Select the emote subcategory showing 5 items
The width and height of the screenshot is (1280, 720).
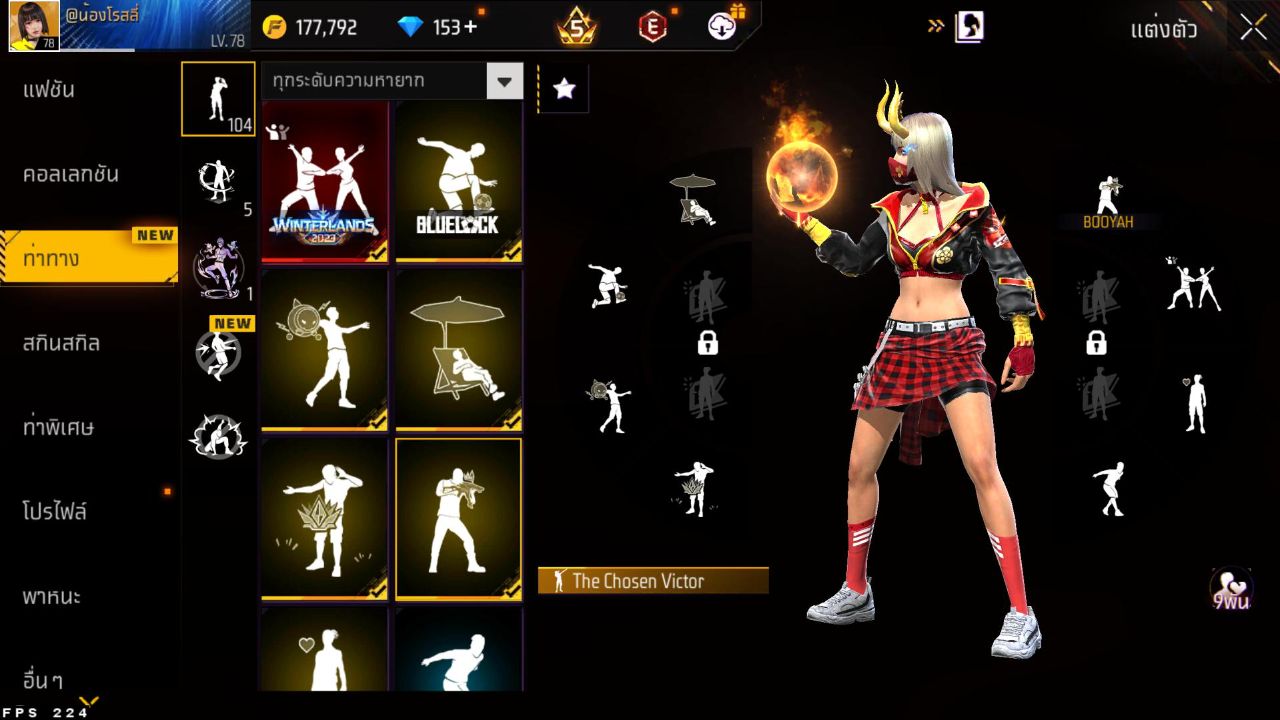(x=218, y=180)
